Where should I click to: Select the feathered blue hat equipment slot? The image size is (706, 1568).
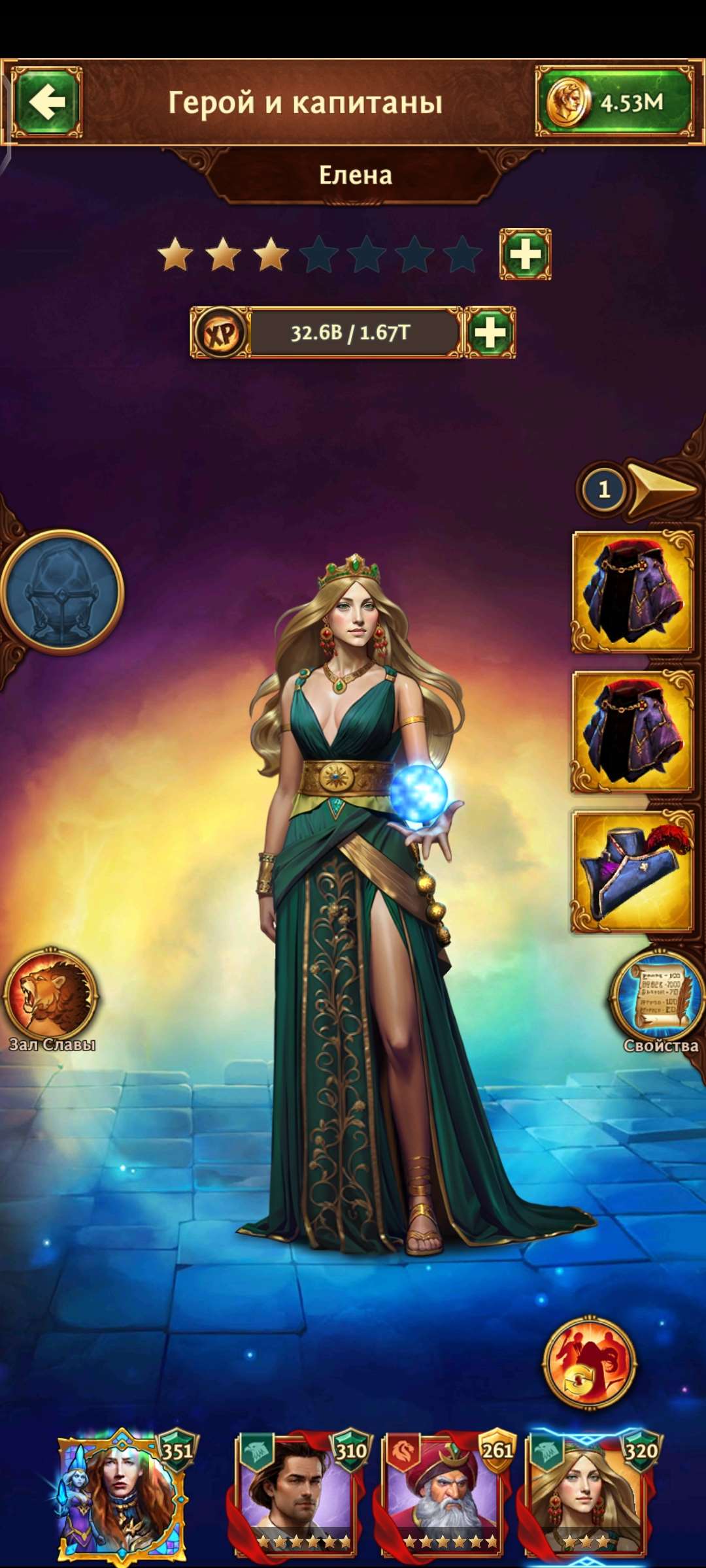(633, 872)
